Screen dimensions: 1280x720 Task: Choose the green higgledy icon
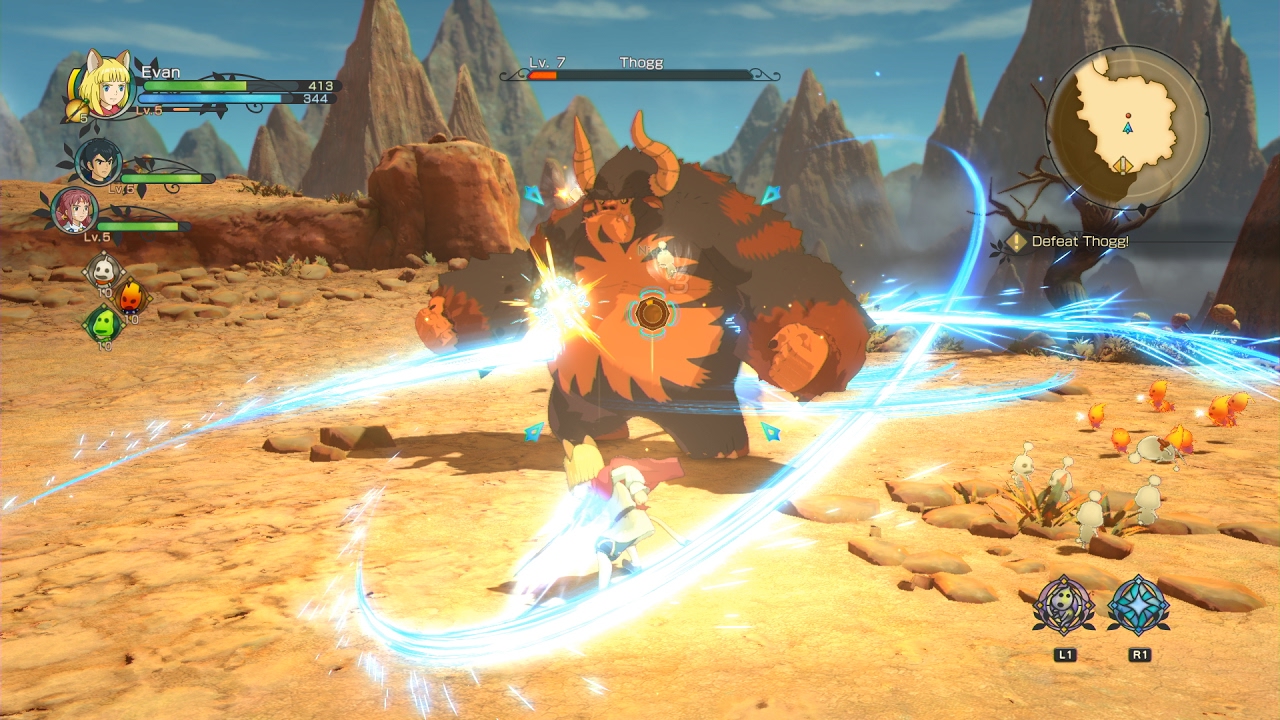pyautogui.click(x=102, y=324)
